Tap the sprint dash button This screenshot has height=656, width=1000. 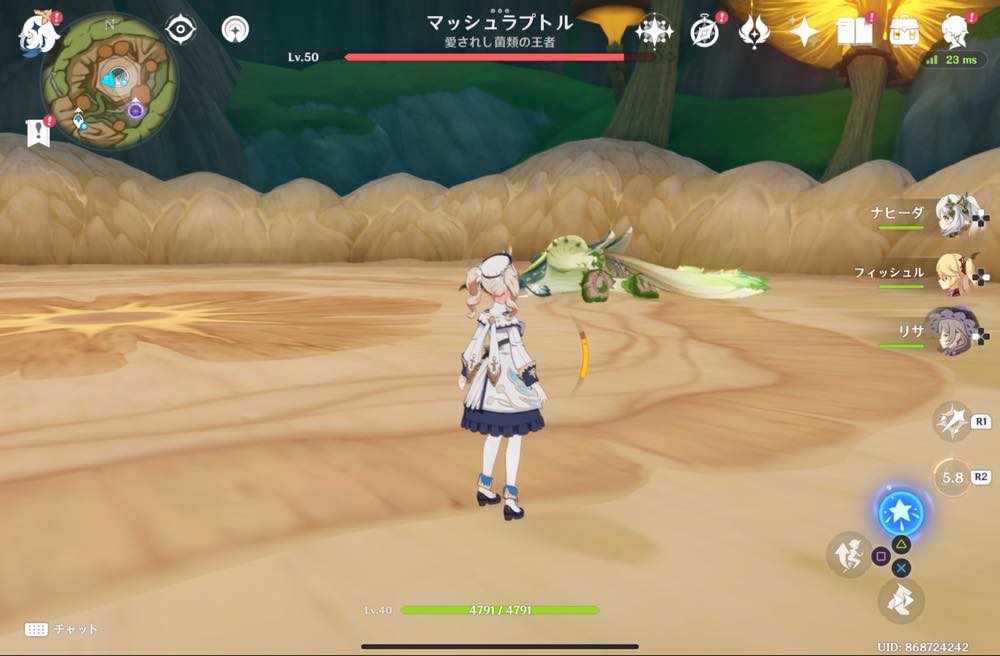pyautogui.click(x=900, y=600)
